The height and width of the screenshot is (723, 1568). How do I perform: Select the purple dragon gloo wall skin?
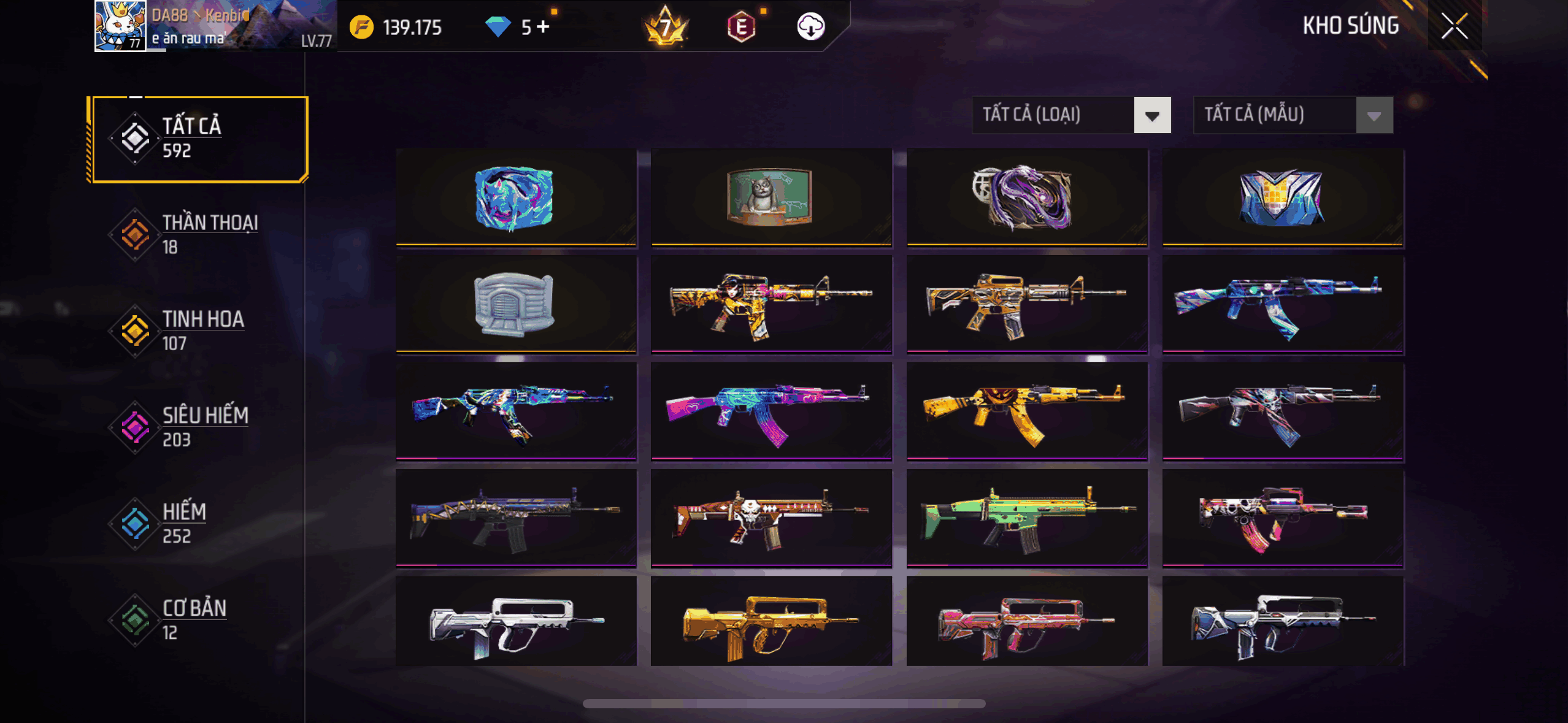1026,197
